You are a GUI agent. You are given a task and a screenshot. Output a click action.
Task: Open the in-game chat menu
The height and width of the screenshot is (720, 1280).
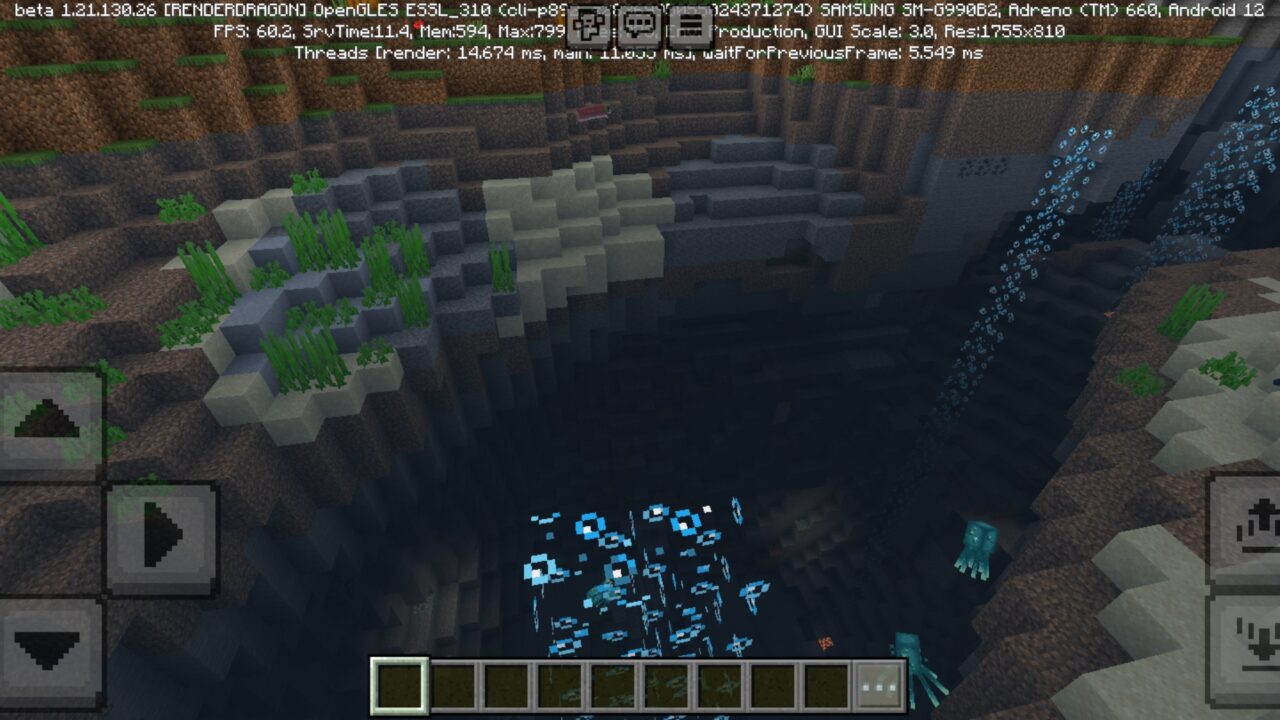[x=639, y=23]
